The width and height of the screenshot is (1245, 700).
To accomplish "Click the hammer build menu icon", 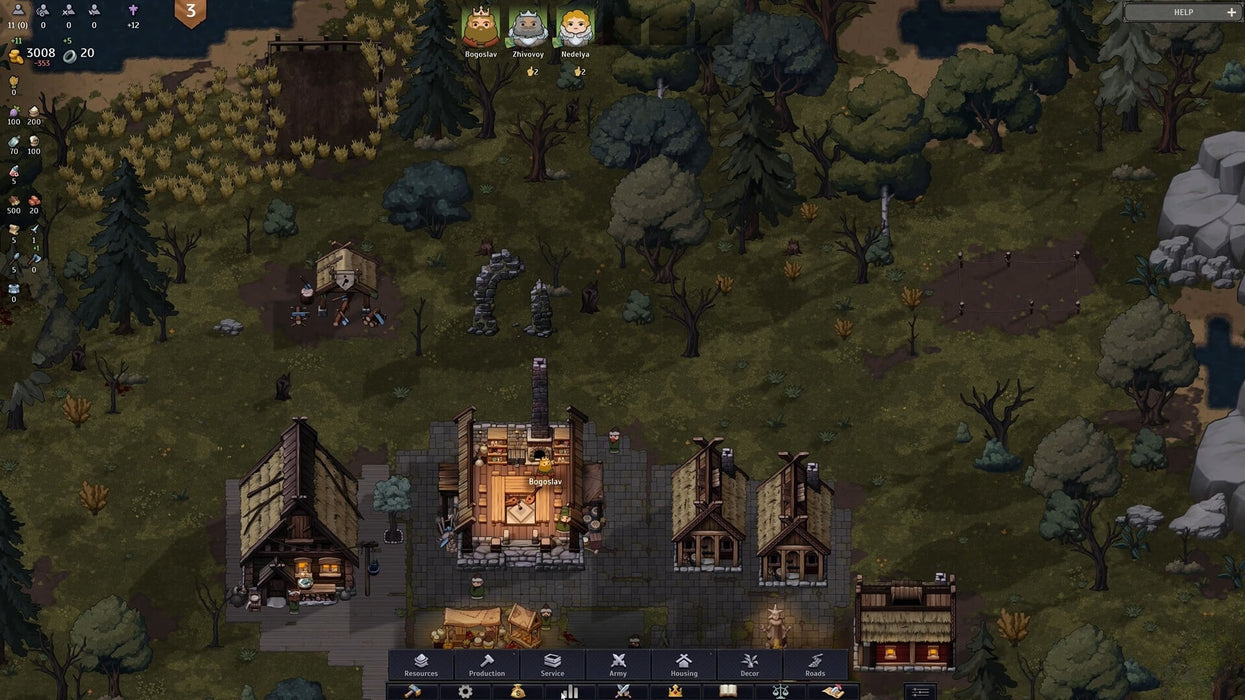I will pyautogui.click(x=412, y=691).
